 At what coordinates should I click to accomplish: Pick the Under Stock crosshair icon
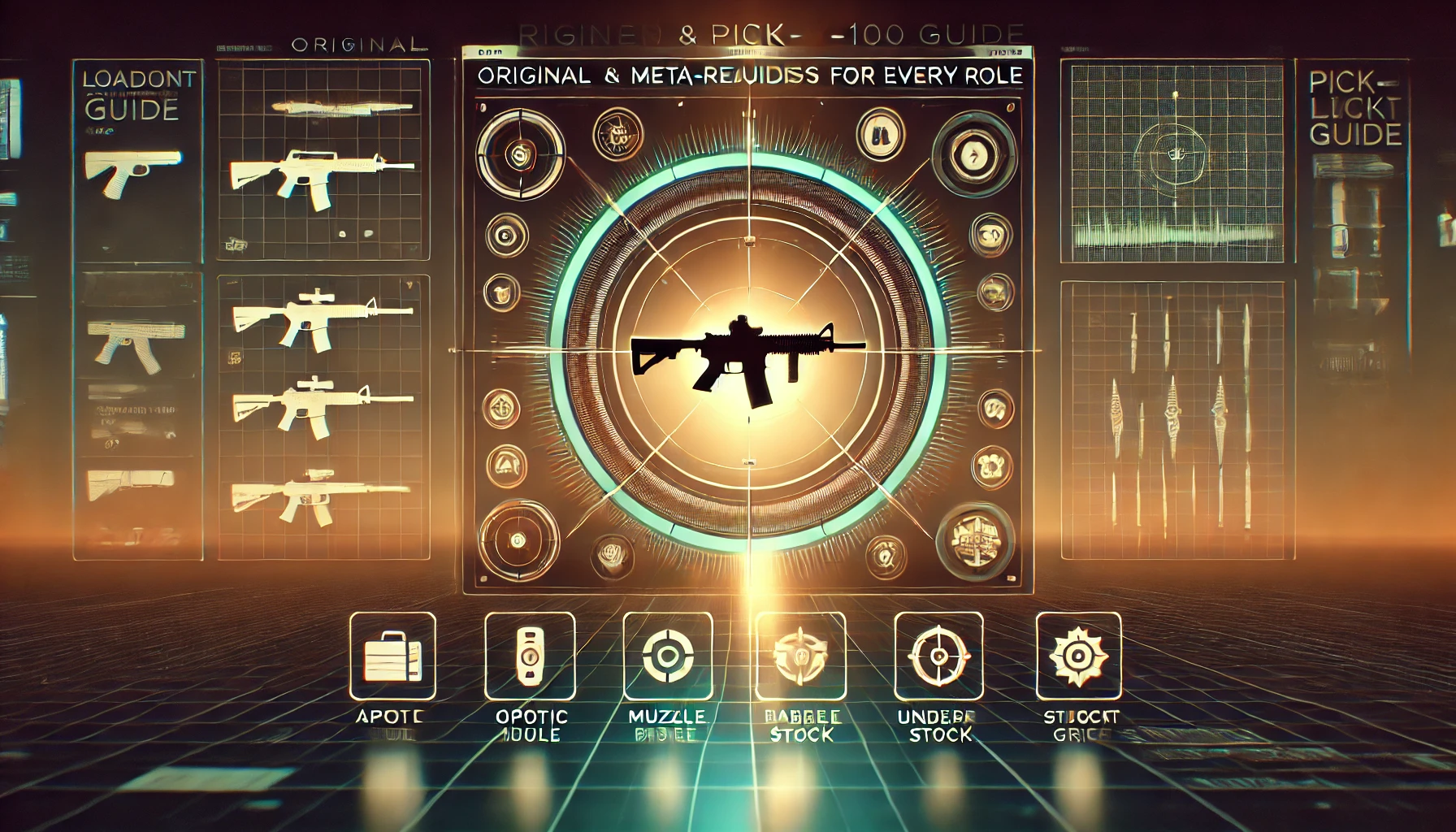coord(938,656)
